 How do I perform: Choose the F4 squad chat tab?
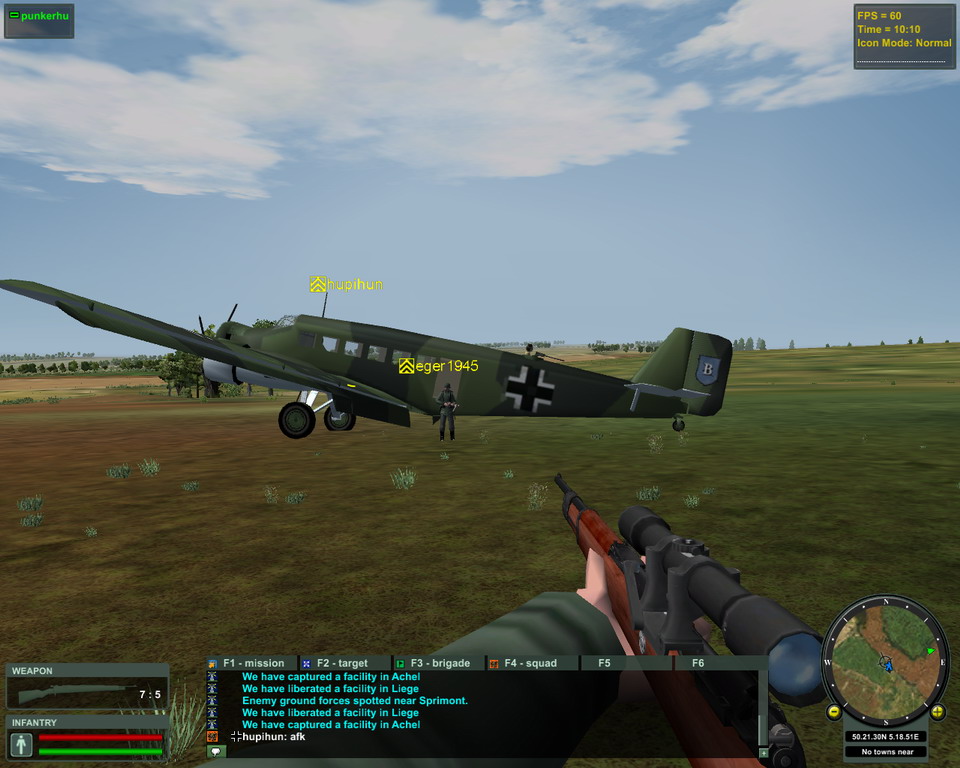tap(530, 663)
